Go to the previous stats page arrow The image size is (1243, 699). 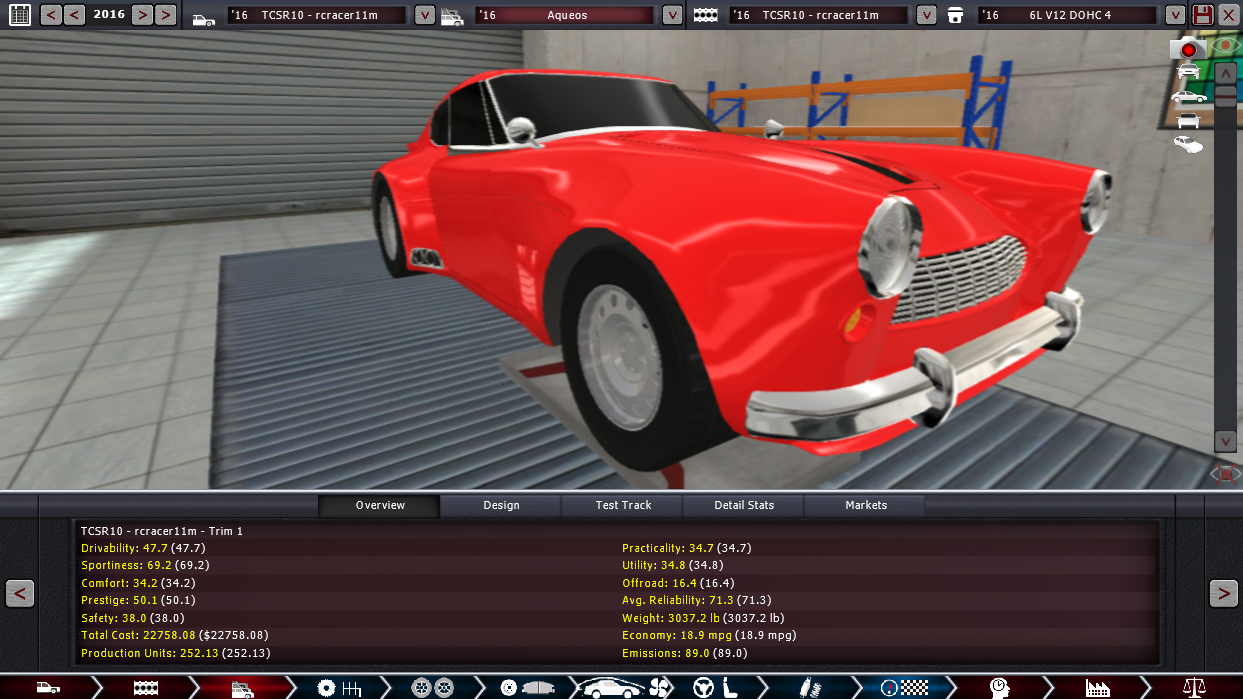pyautogui.click(x=20, y=593)
